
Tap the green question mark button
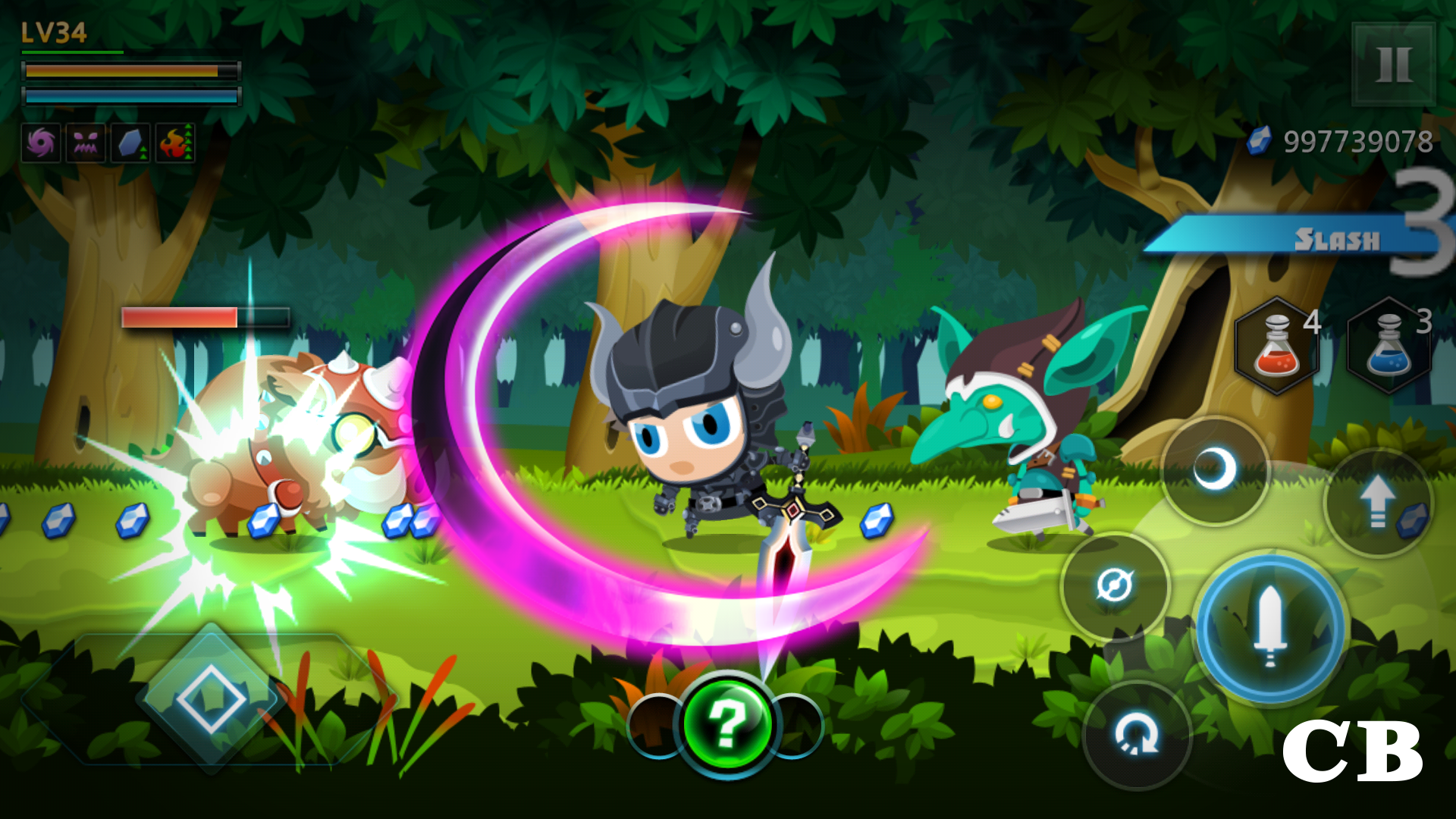(730, 726)
